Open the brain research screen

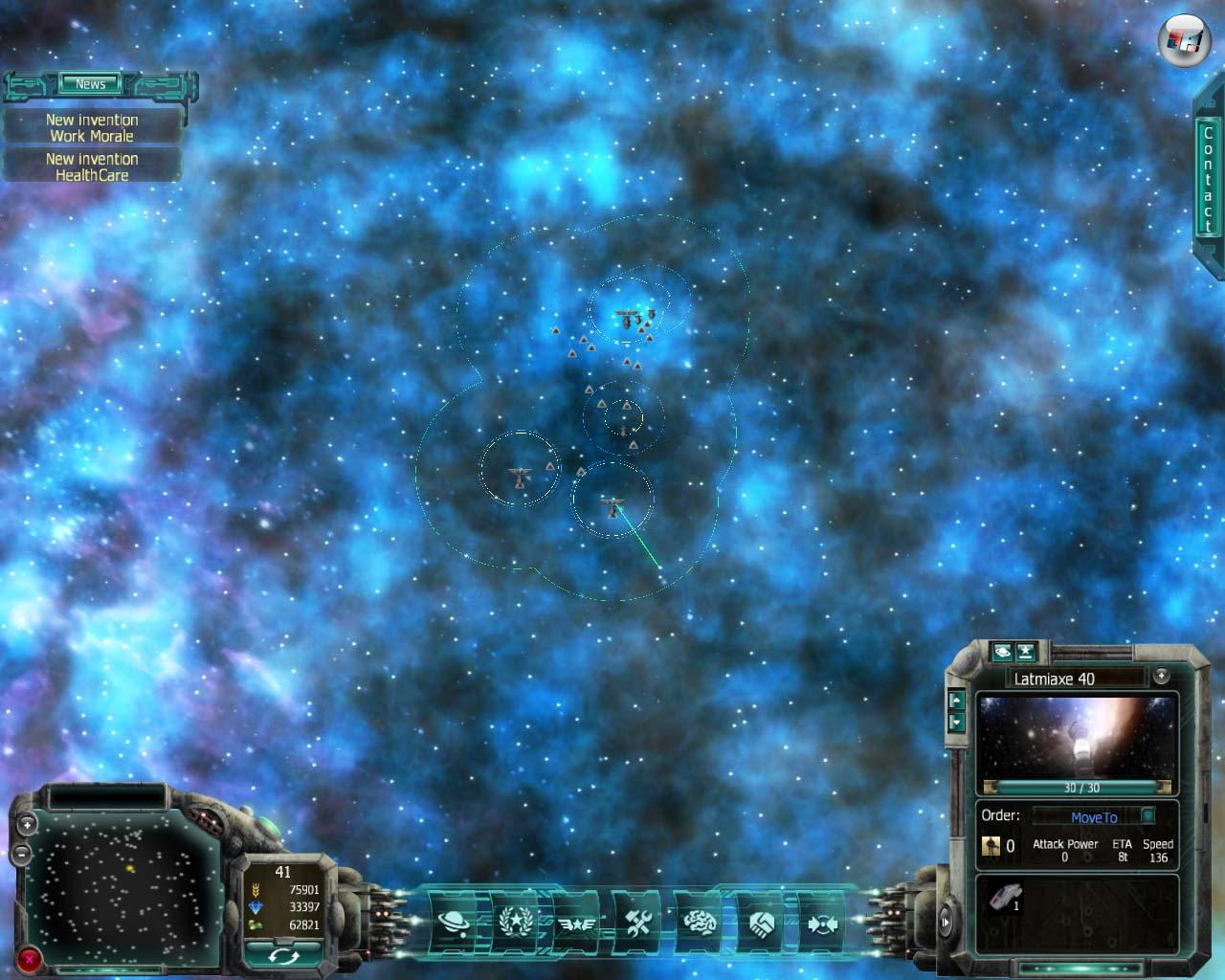click(x=700, y=923)
